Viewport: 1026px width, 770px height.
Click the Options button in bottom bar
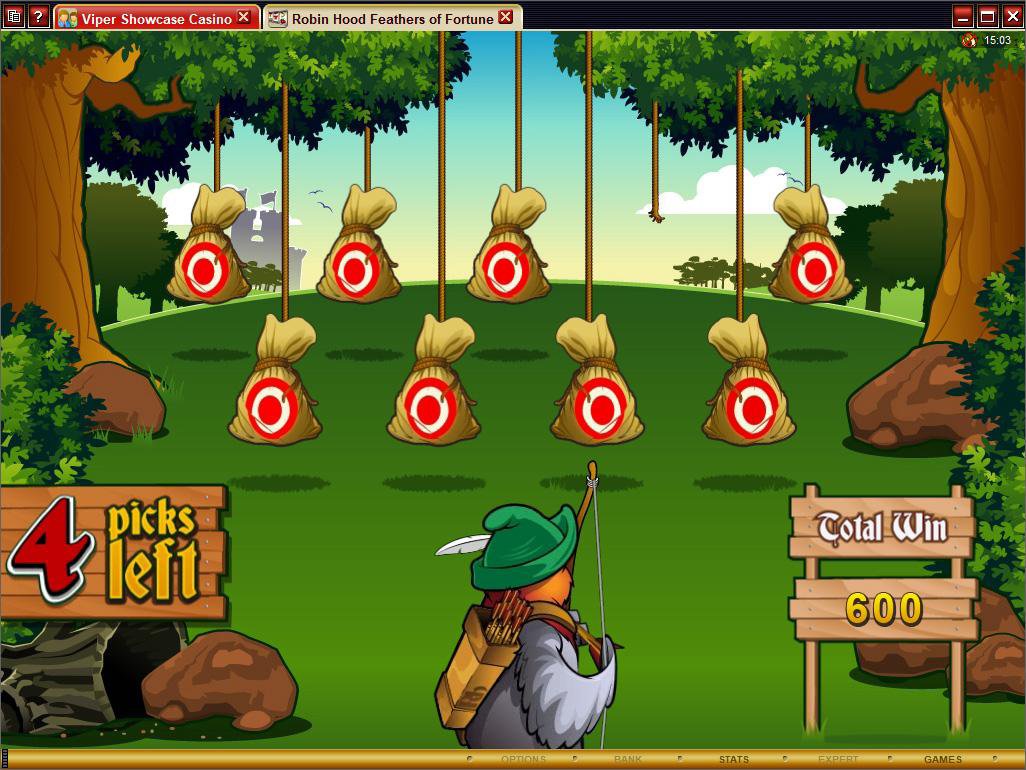pos(523,760)
